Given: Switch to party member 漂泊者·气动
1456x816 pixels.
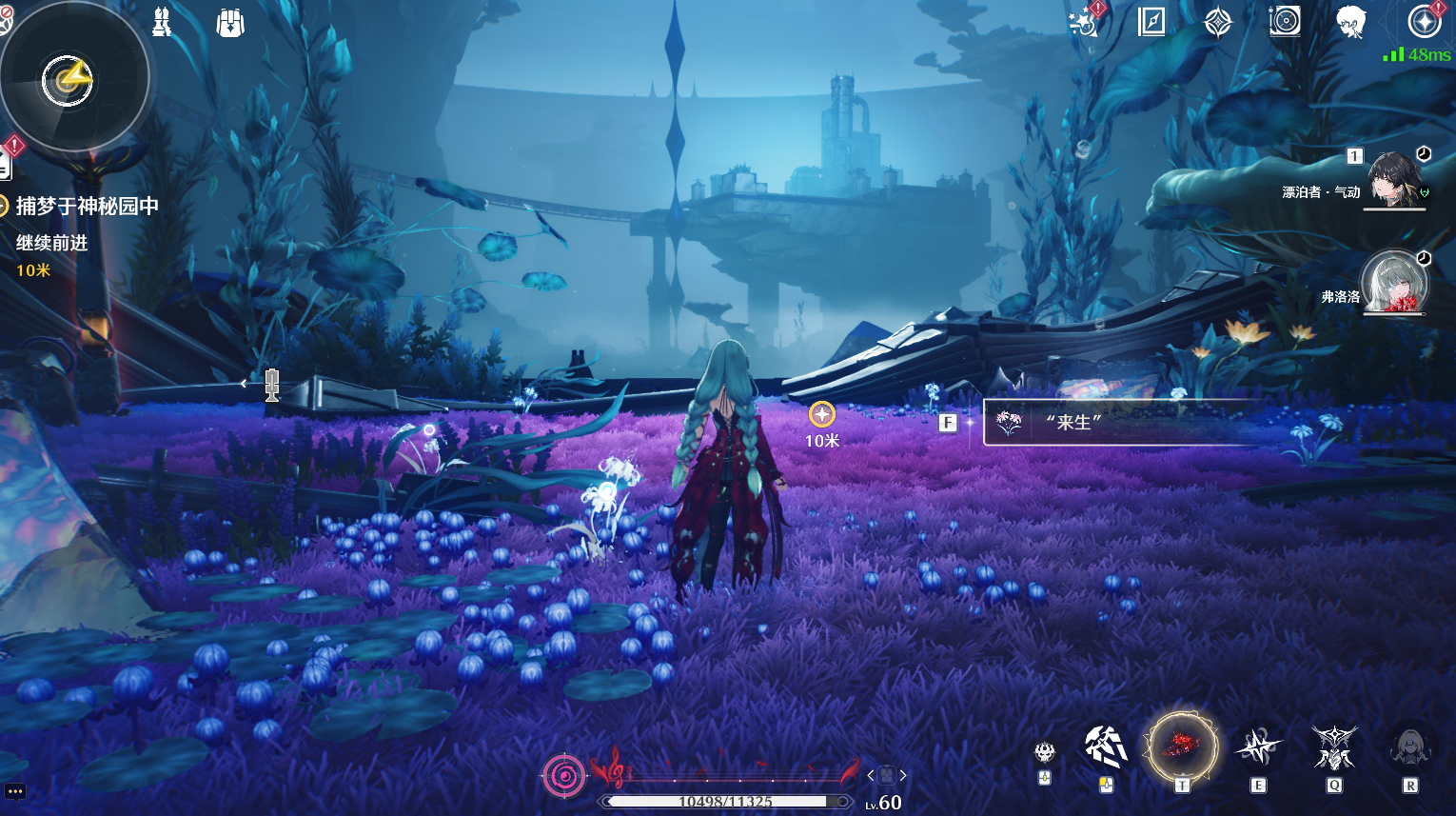Looking at the screenshot, I should click(1395, 179).
